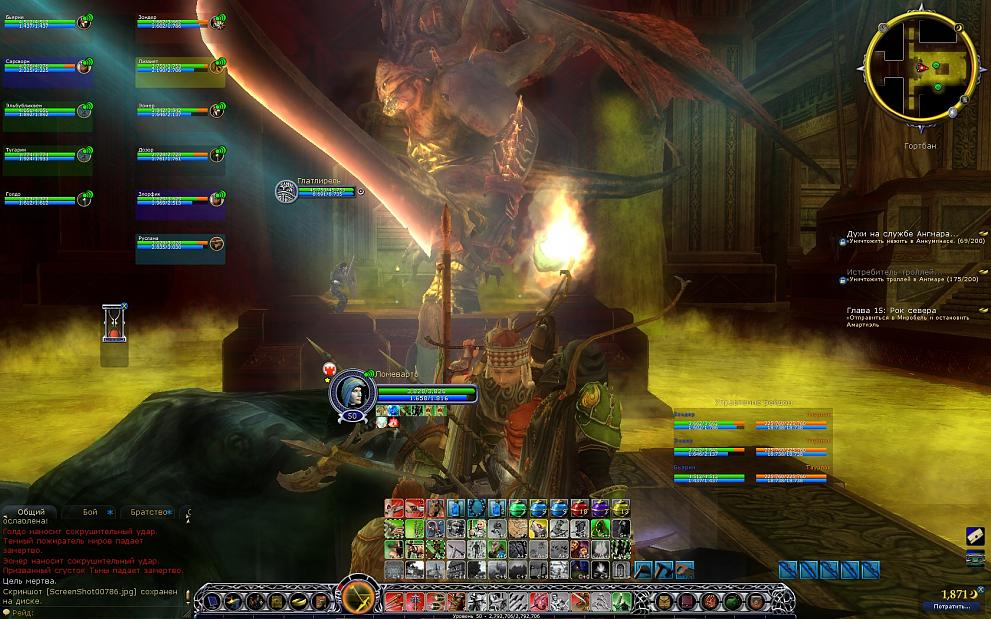Screen dimensions: 991x619
Task: Open the Истребитель троллей quest tracker entry
Action: (x=894, y=271)
